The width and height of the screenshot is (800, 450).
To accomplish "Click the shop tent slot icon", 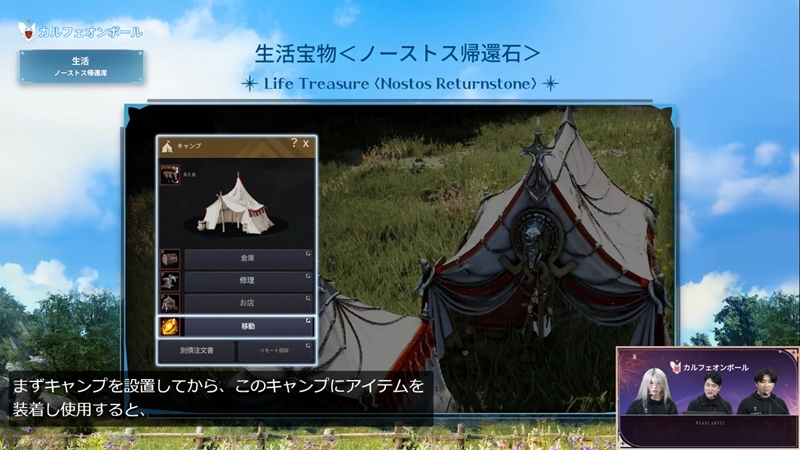I will point(171,303).
